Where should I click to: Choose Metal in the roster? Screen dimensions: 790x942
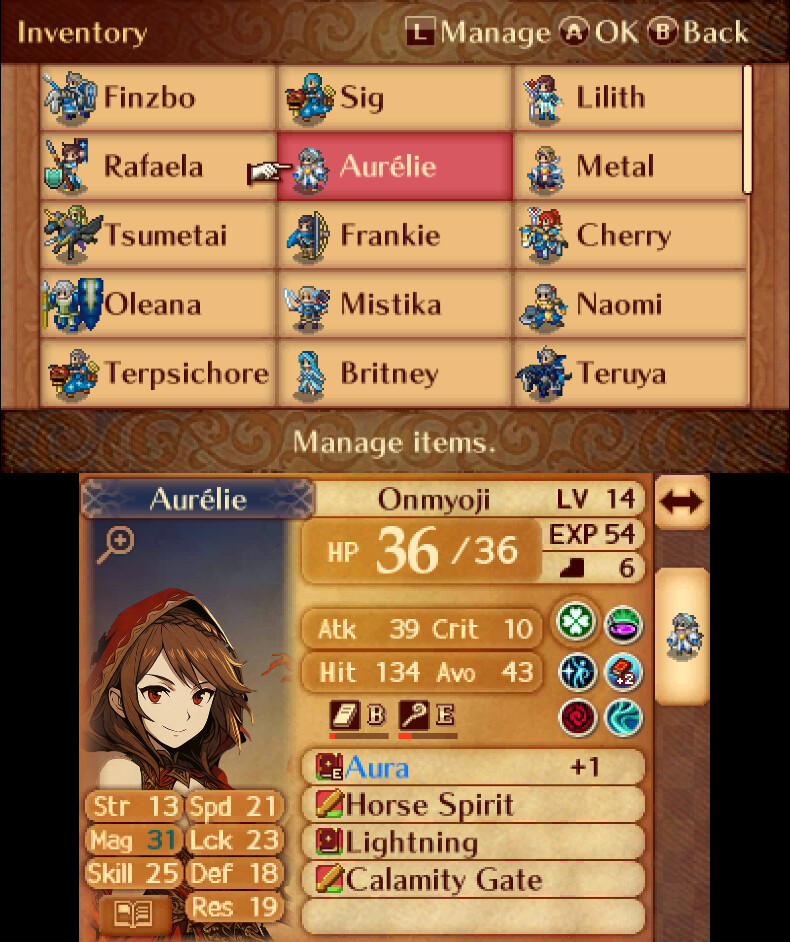point(628,167)
